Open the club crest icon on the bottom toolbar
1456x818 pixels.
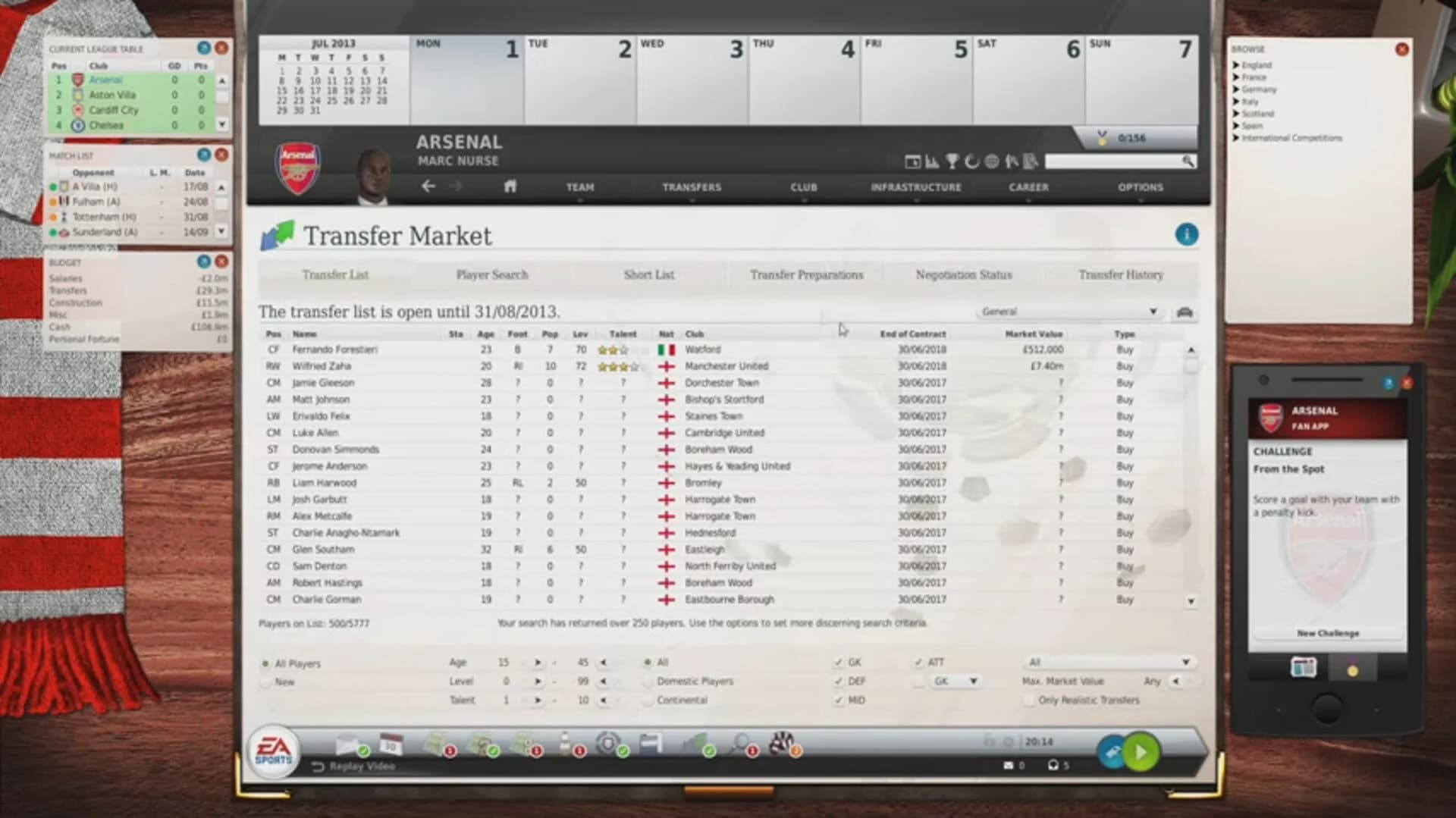pyautogui.click(x=607, y=744)
